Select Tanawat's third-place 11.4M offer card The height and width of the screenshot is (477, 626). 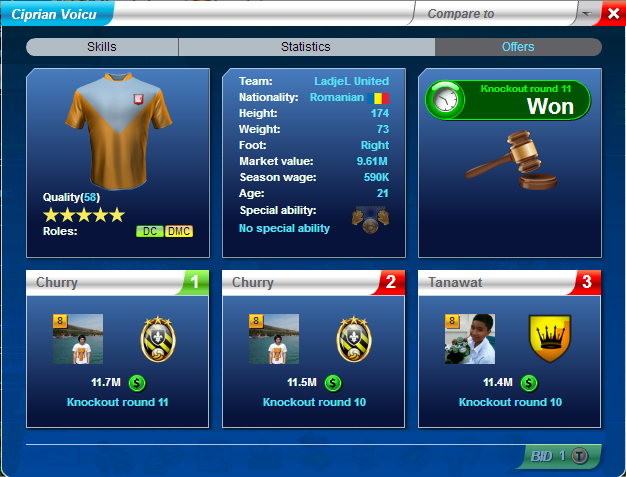[x=510, y=348]
